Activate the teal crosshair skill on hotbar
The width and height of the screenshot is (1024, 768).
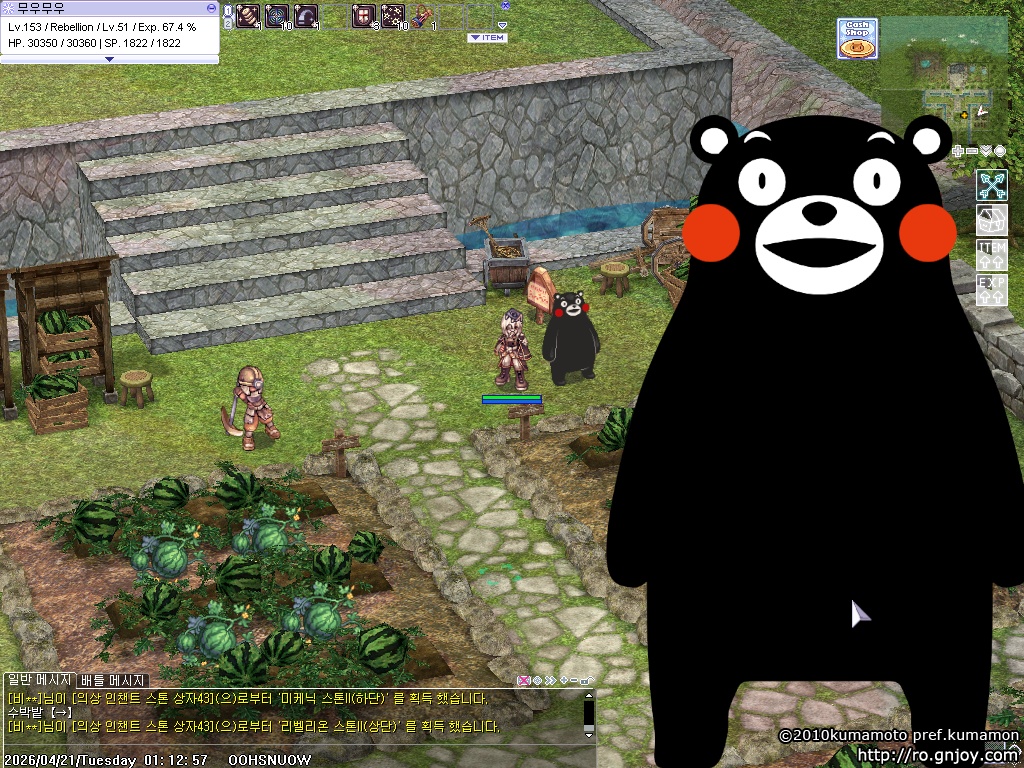tap(277, 15)
